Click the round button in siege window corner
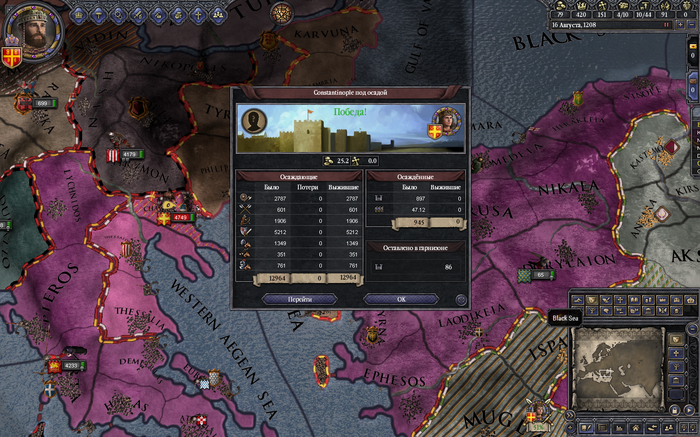 click(460, 299)
